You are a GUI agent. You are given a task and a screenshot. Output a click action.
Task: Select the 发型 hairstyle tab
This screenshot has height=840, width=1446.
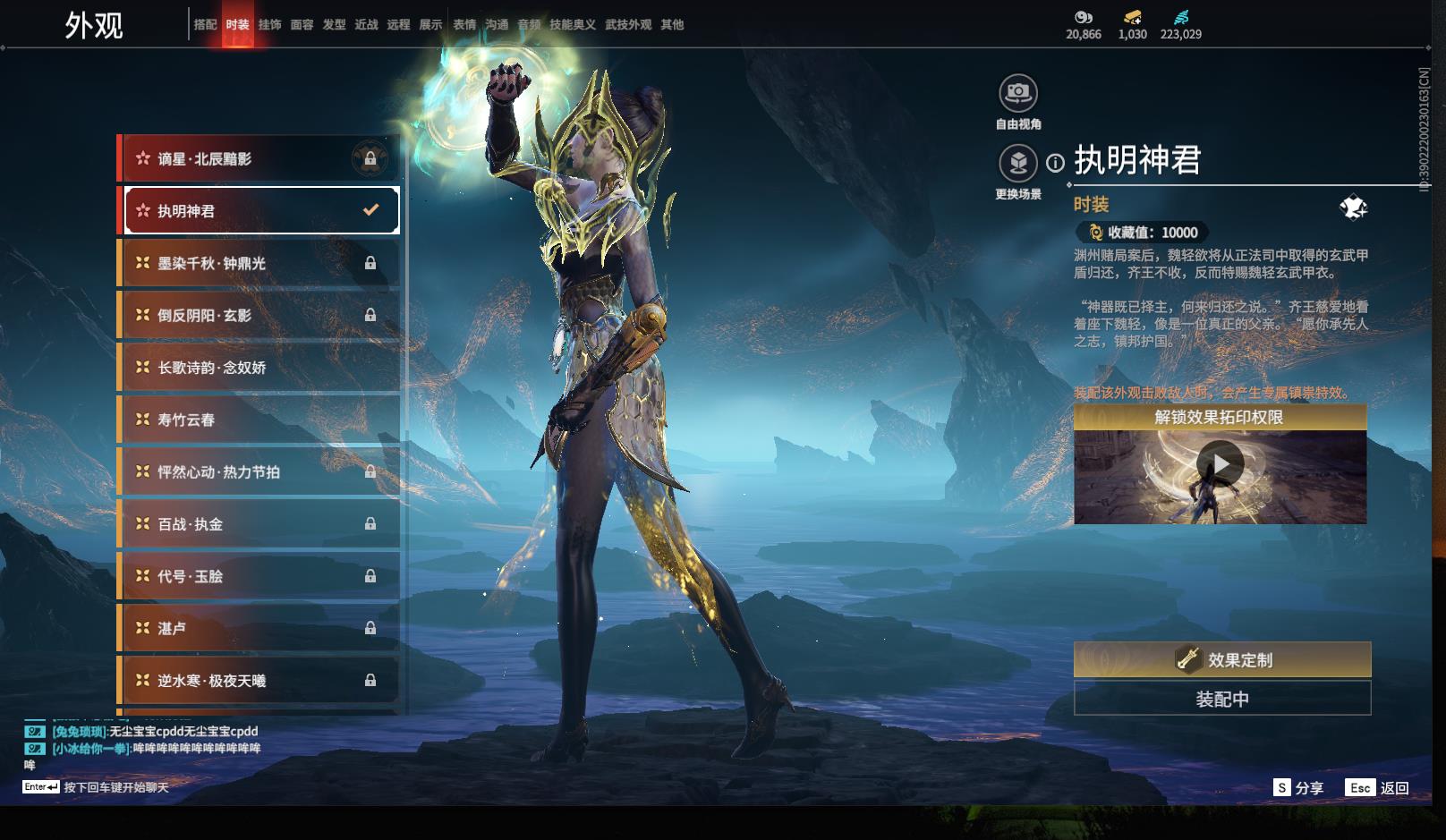tap(334, 25)
